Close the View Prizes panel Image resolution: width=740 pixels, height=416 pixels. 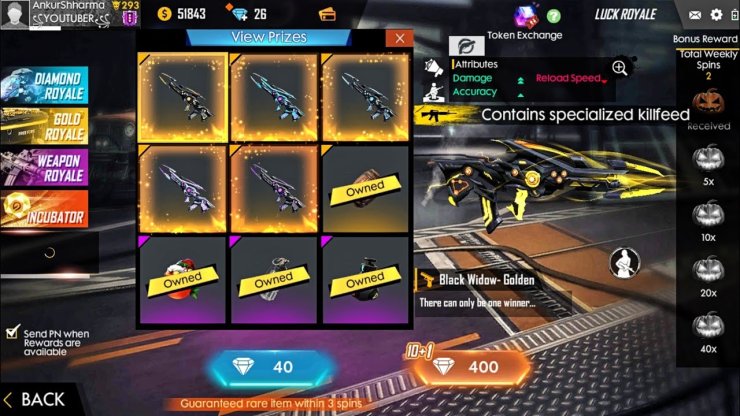tap(400, 38)
